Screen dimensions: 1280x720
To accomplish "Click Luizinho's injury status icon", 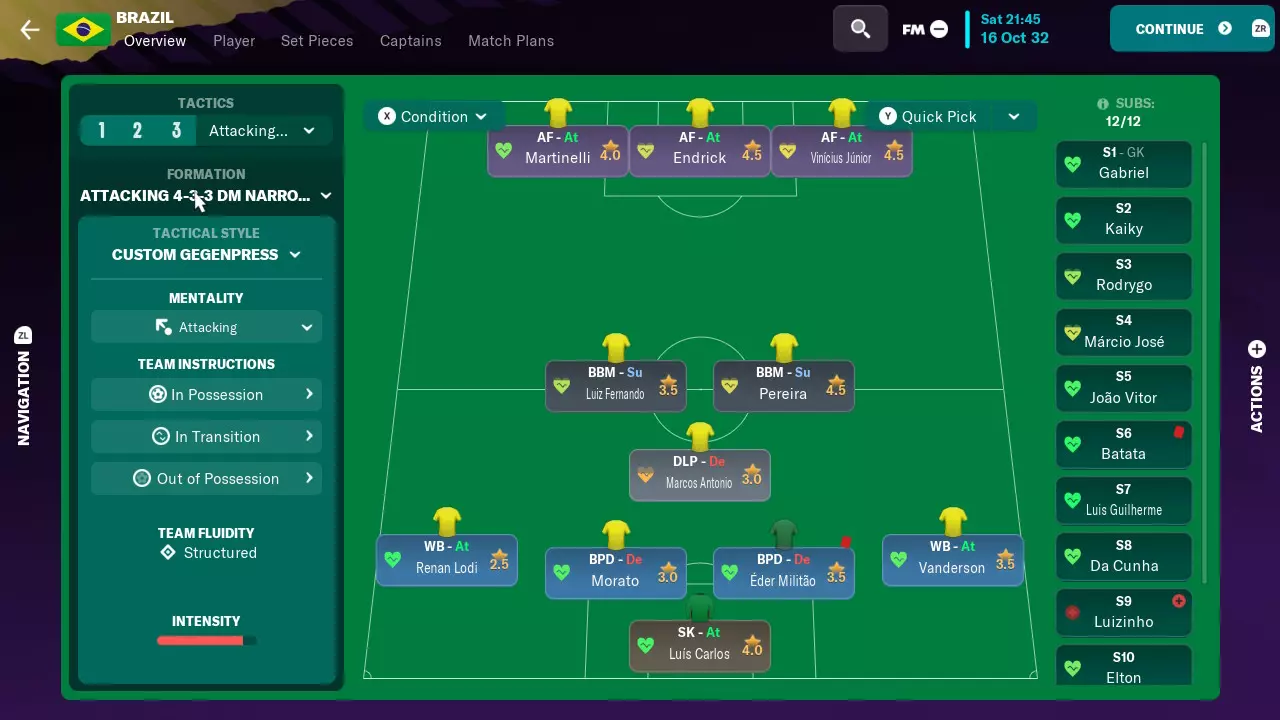I will [1179, 601].
